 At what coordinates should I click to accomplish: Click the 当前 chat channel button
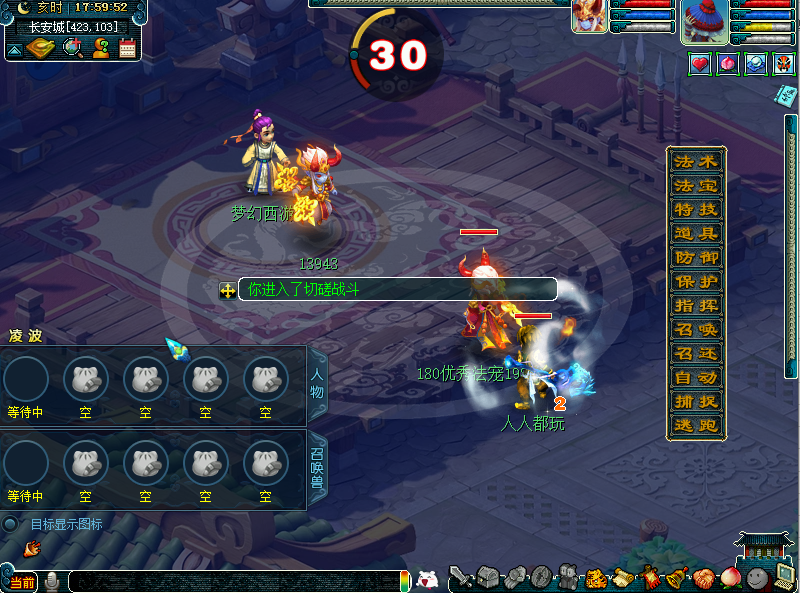pos(20,582)
